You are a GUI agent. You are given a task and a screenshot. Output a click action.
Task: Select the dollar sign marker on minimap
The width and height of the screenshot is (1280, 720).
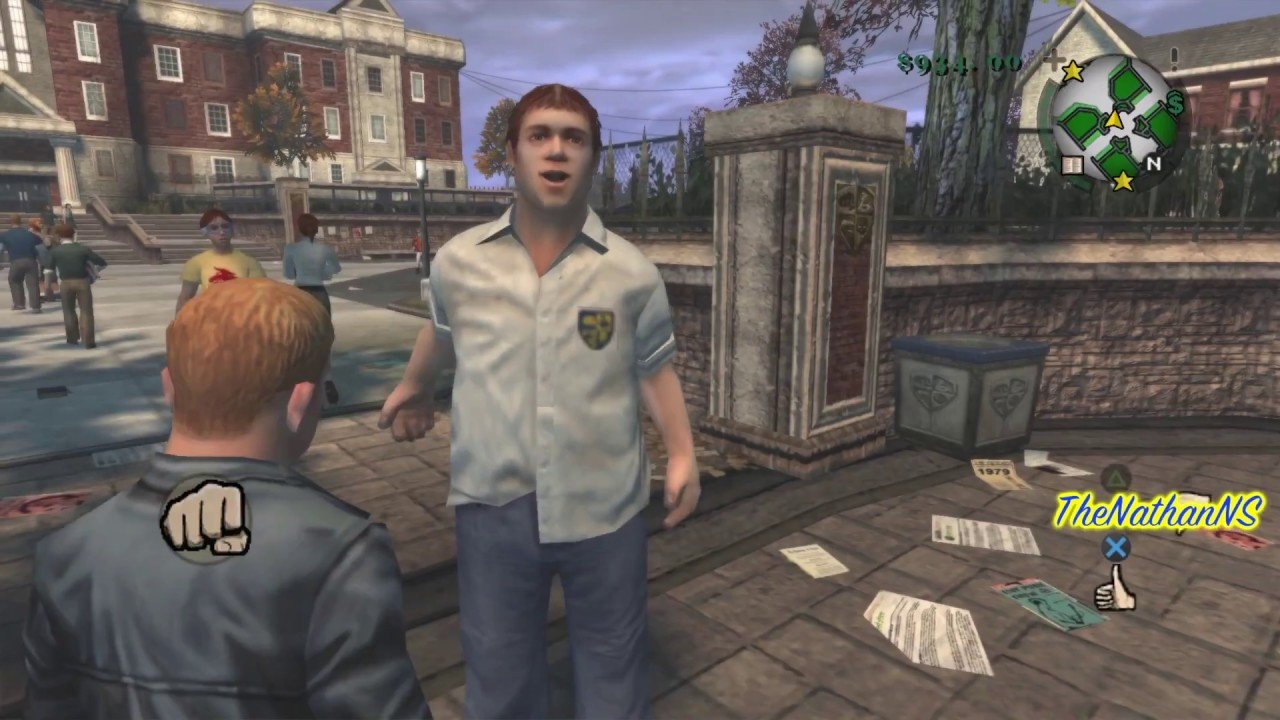point(1175,103)
